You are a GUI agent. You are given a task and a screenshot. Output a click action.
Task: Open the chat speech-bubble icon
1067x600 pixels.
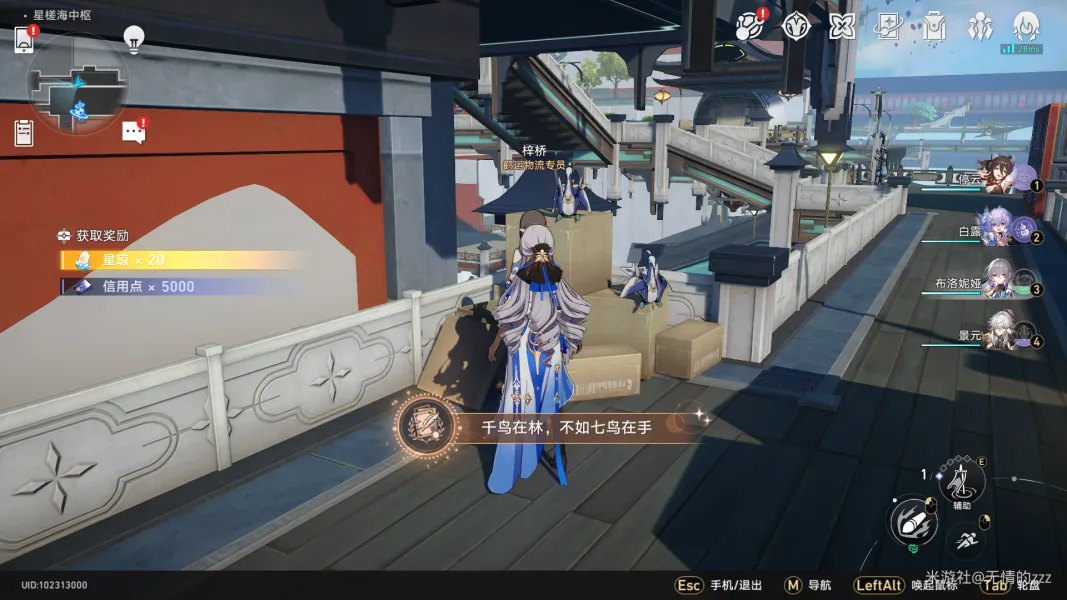(133, 131)
